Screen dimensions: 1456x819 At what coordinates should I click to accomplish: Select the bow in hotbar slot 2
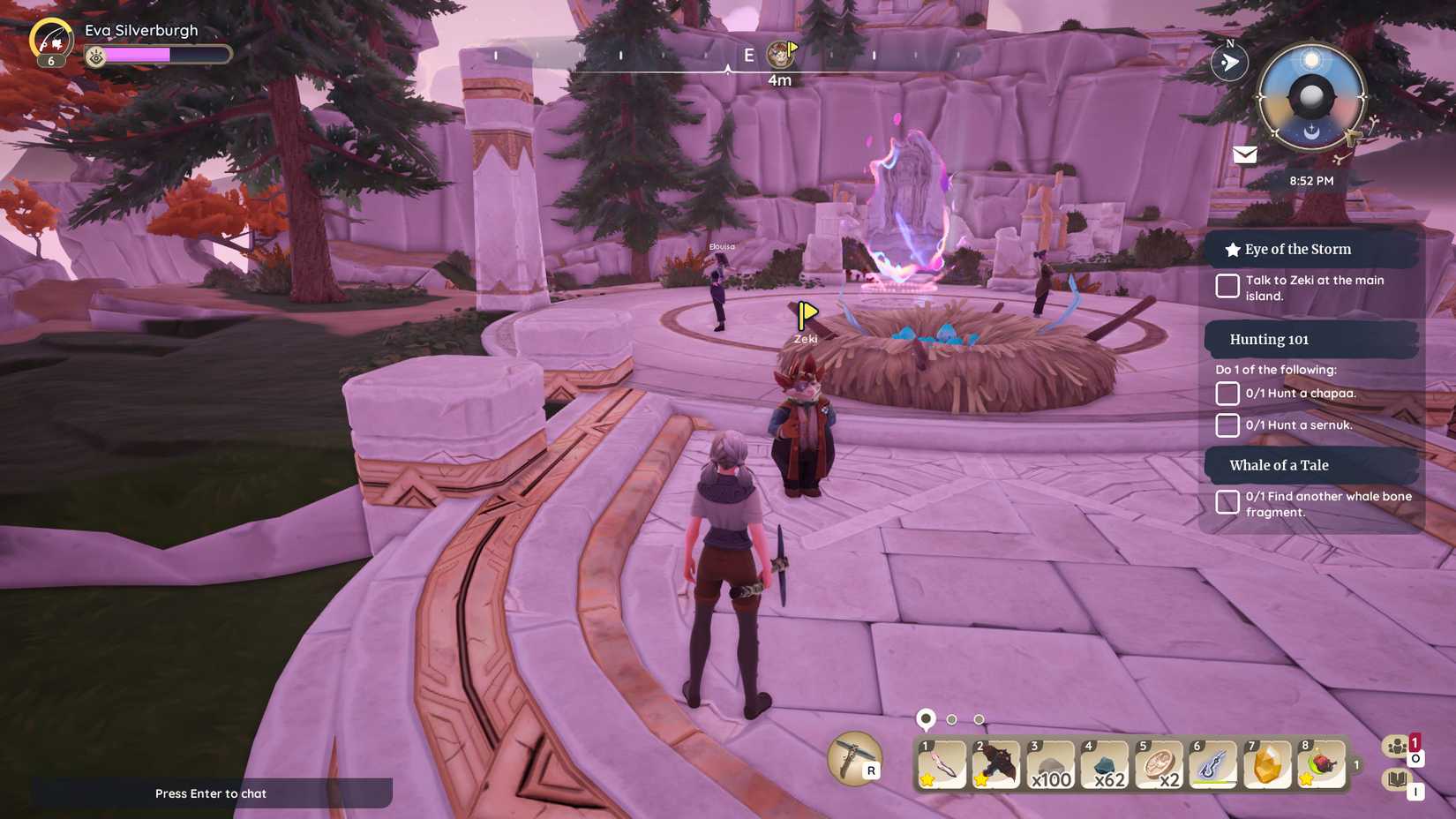click(x=994, y=764)
